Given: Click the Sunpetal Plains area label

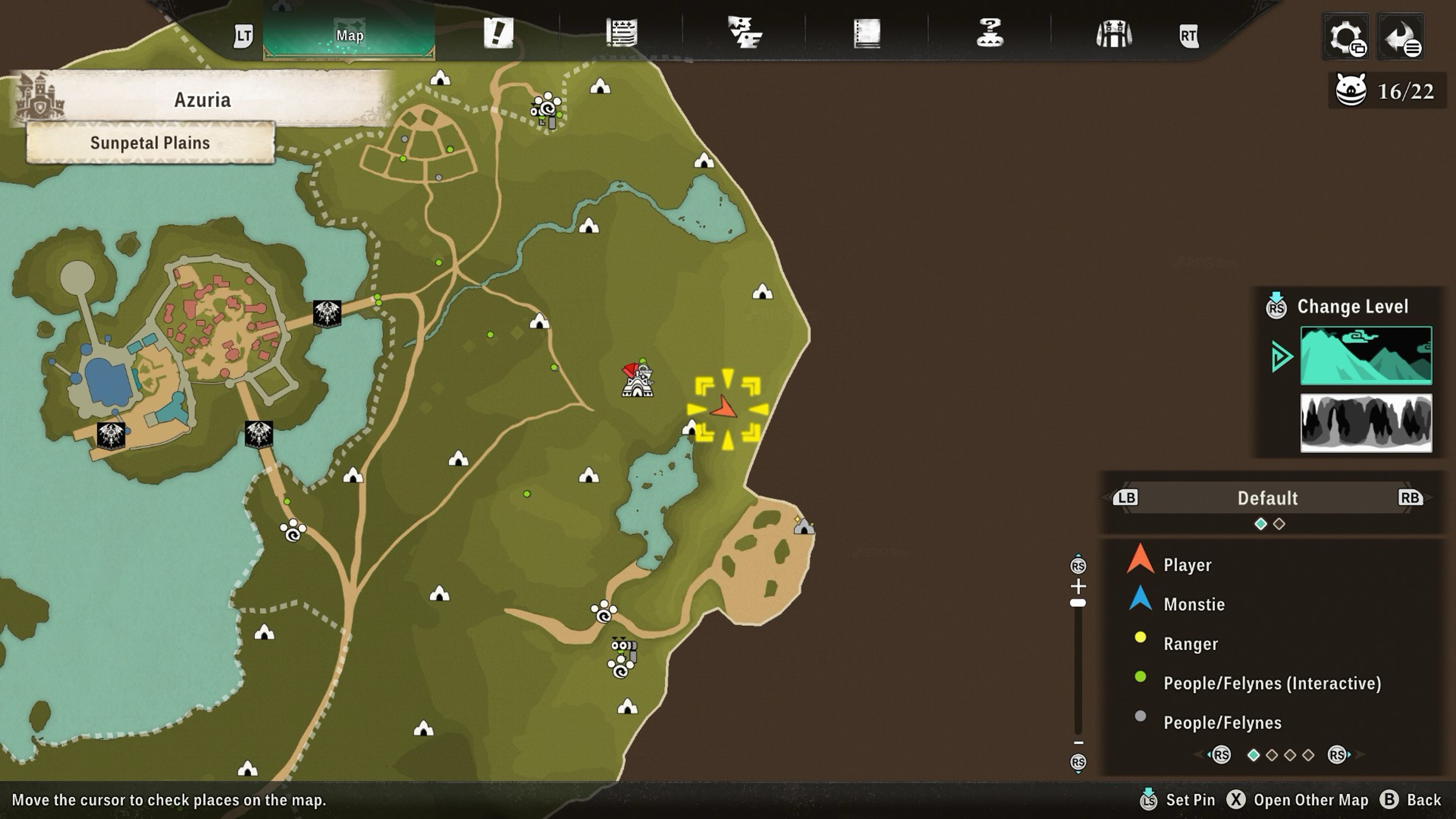Looking at the screenshot, I should pos(150,143).
